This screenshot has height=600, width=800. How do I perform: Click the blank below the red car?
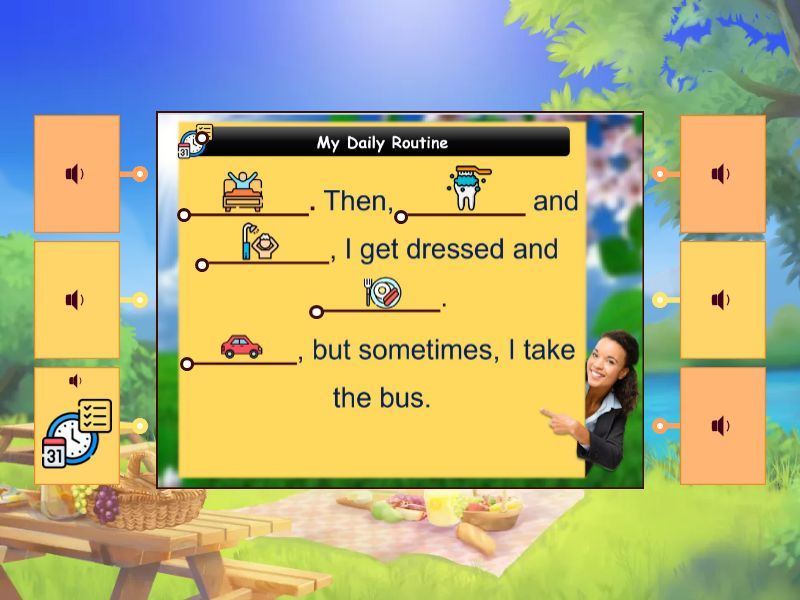pyautogui.click(x=241, y=362)
